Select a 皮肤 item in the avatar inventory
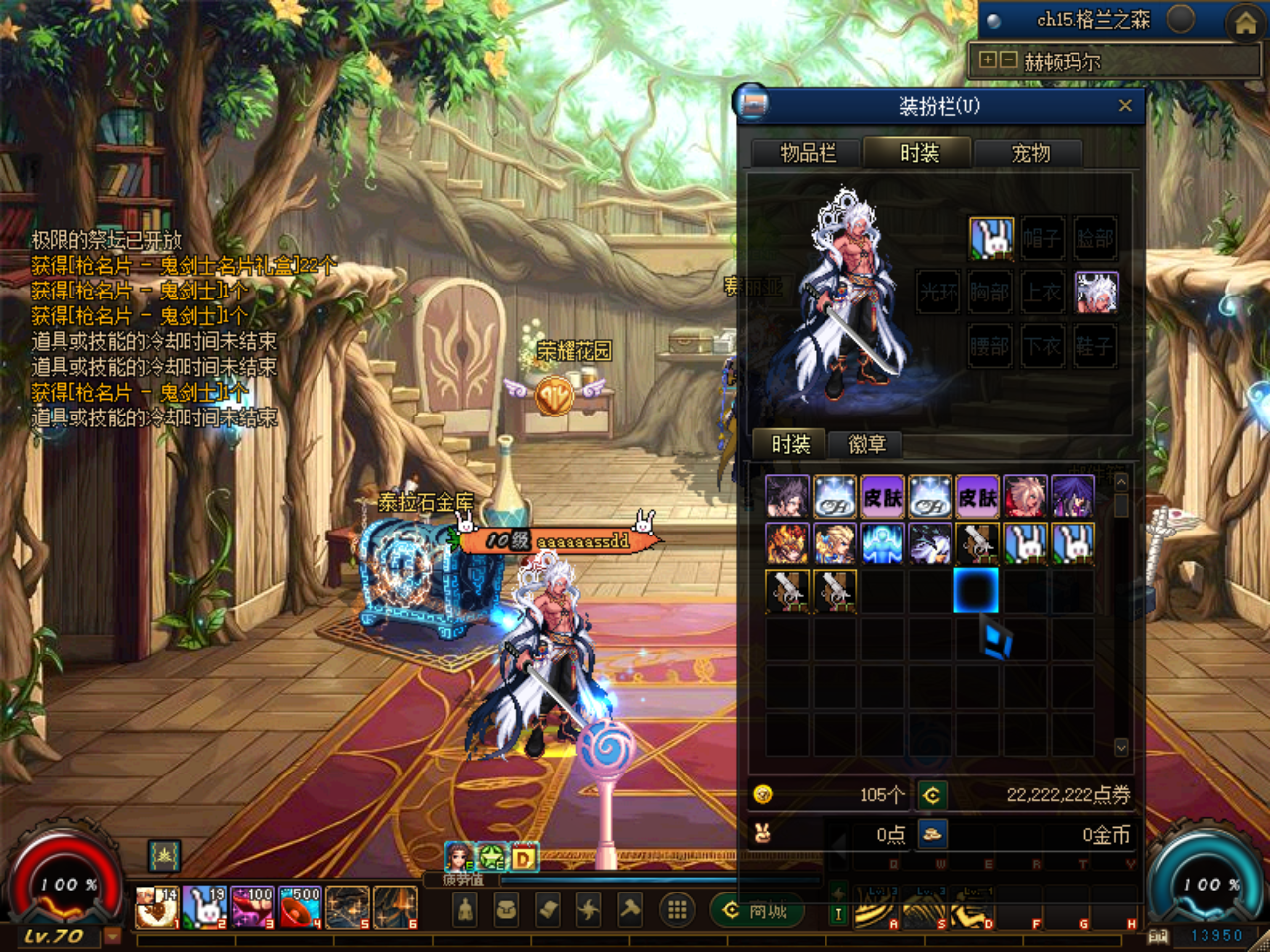Viewport: 1270px width, 952px height. point(883,498)
